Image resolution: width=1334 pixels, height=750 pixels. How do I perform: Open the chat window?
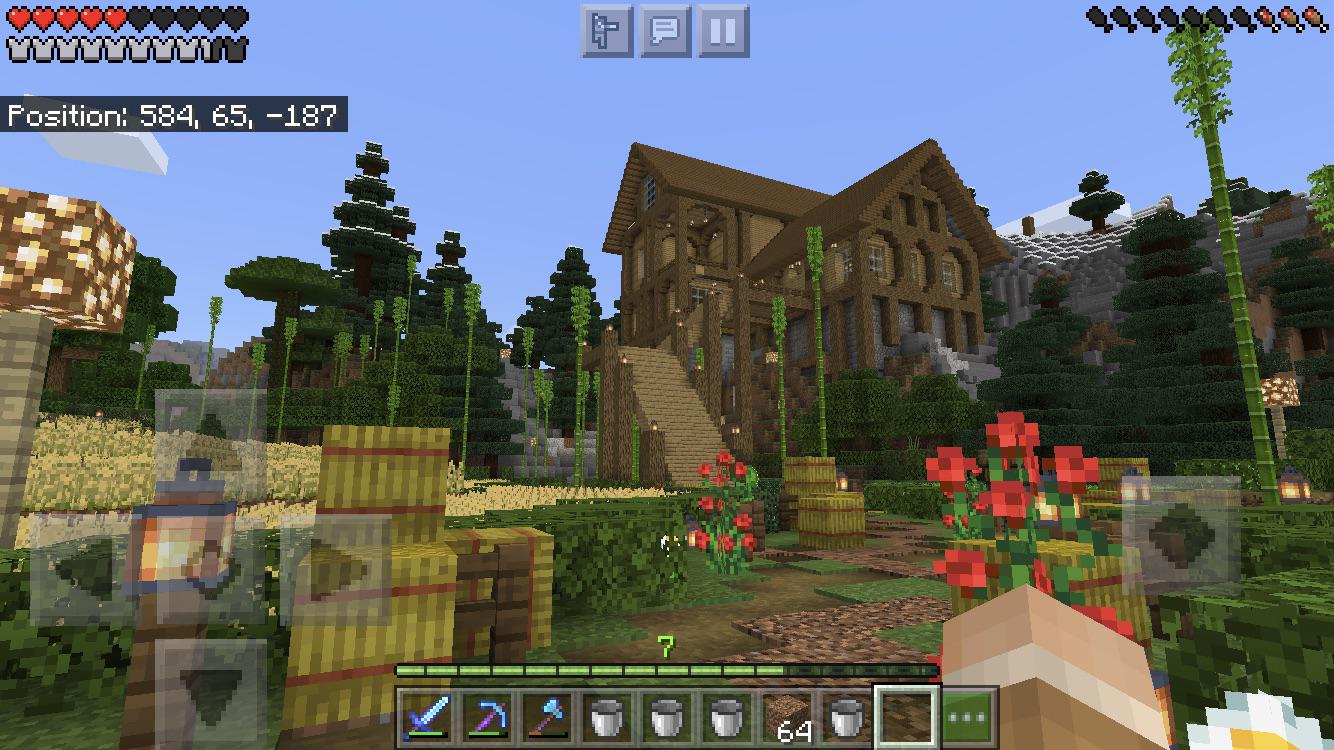point(665,31)
